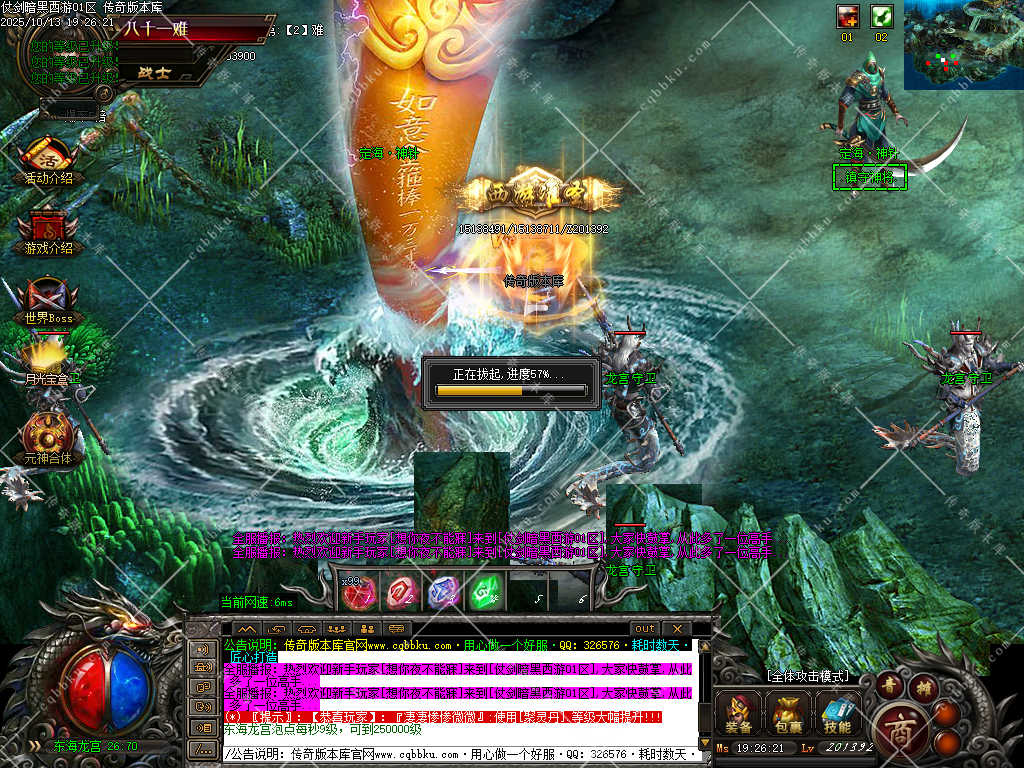
Task: Open the 月光宝盒 treasure box
Action: [48, 360]
